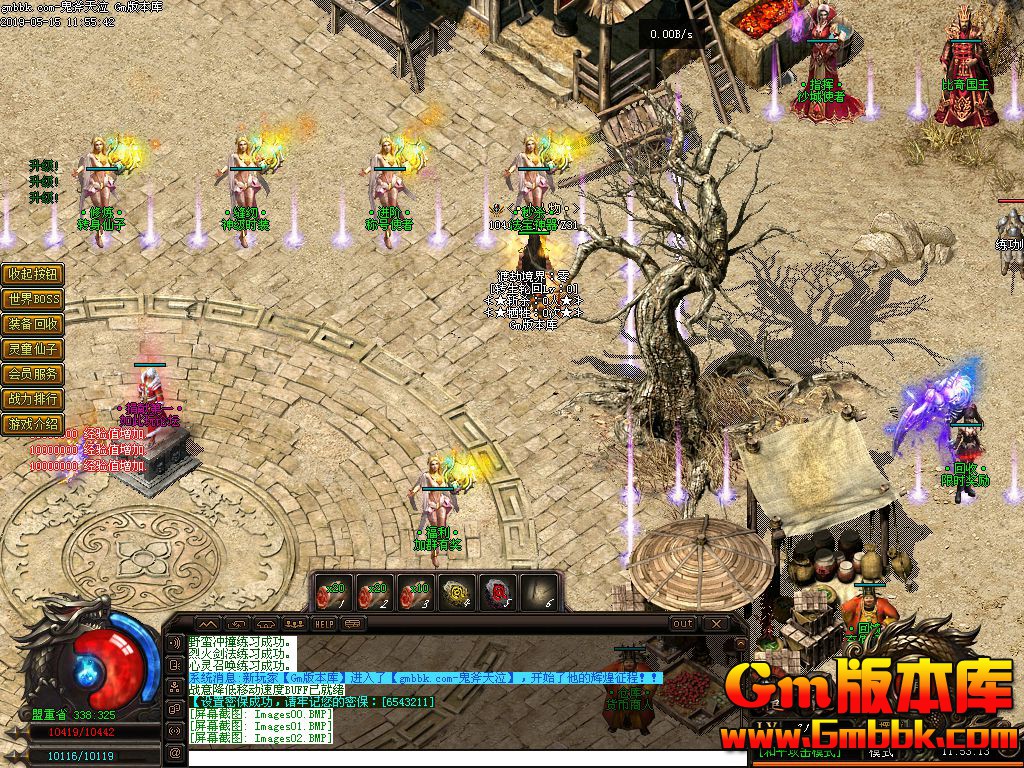The height and width of the screenshot is (768, 1024).
Task: Click the 'out' button on the chat bar
Action: click(682, 623)
